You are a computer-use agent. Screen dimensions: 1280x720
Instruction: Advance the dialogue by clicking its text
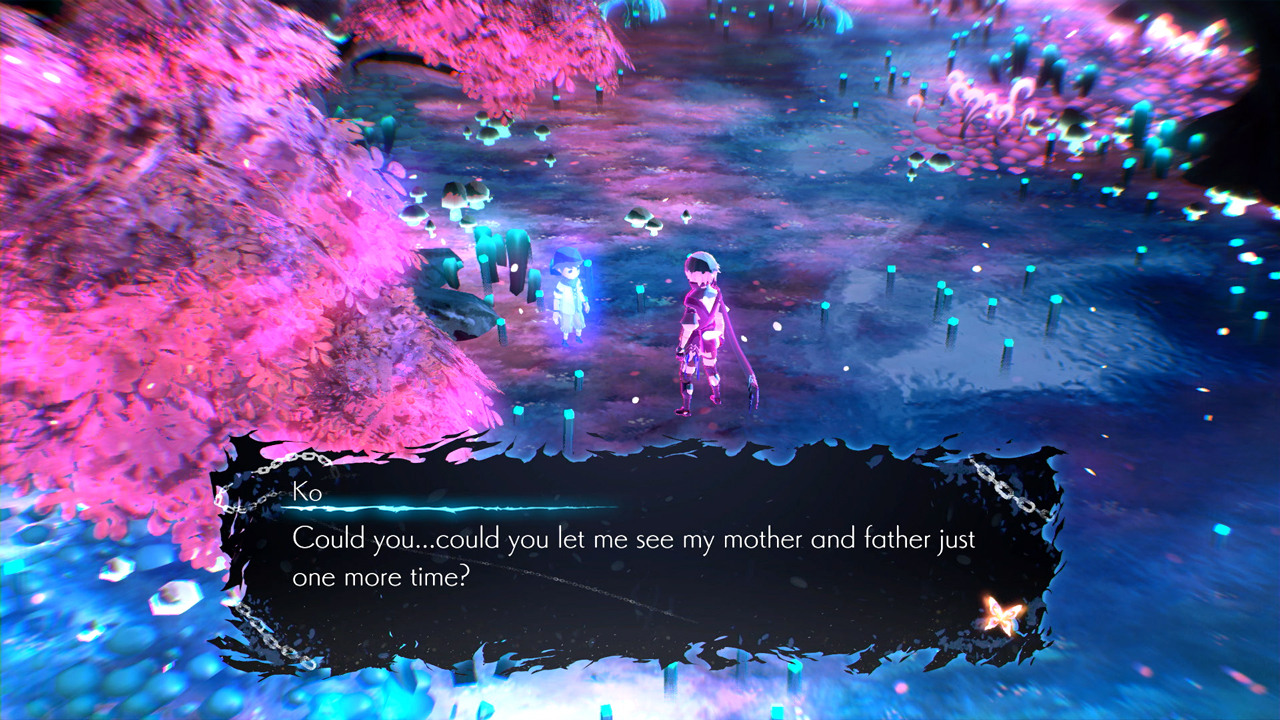click(x=630, y=545)
